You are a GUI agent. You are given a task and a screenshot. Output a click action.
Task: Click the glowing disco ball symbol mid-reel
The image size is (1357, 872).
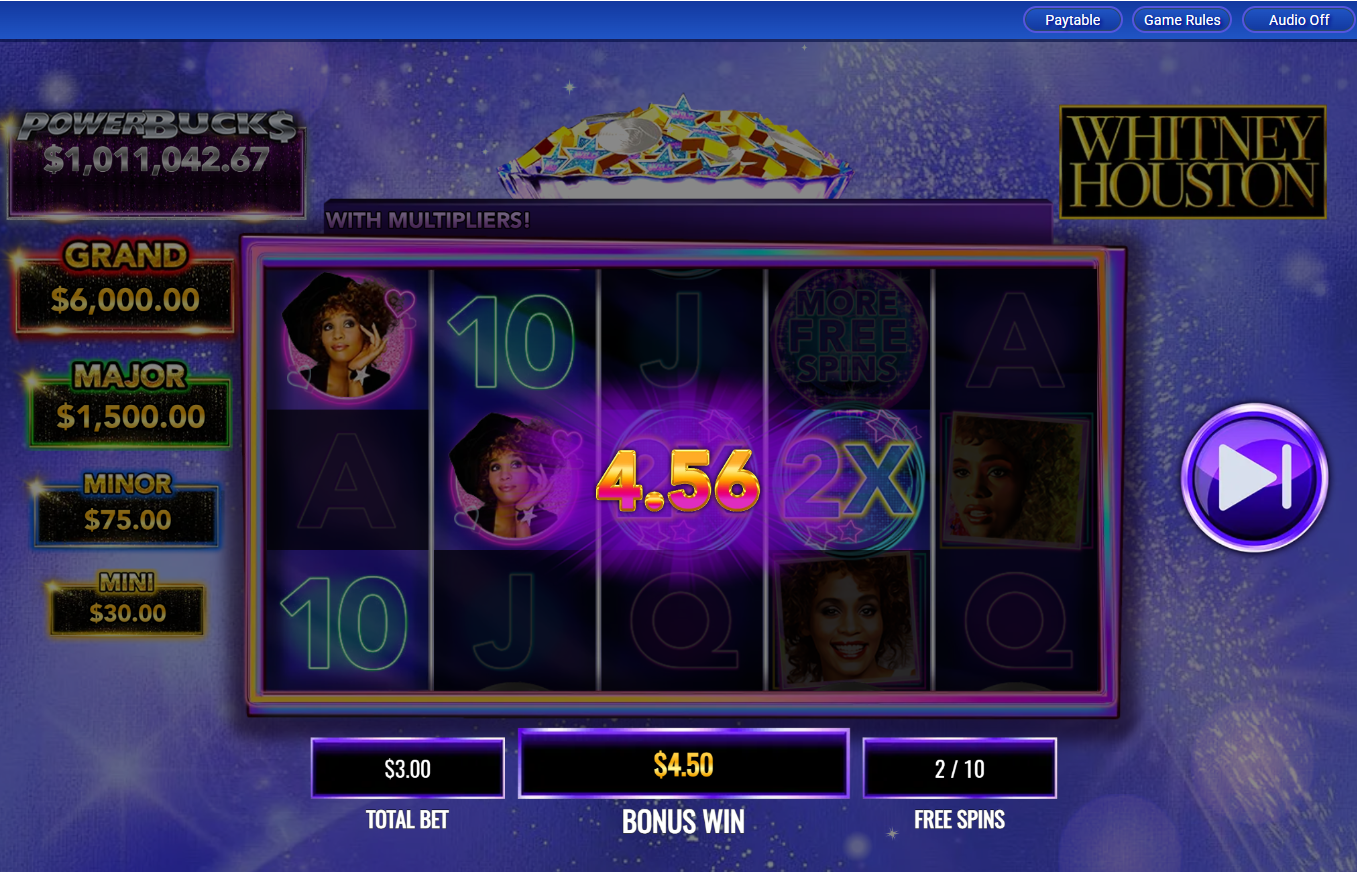[683, 480]
